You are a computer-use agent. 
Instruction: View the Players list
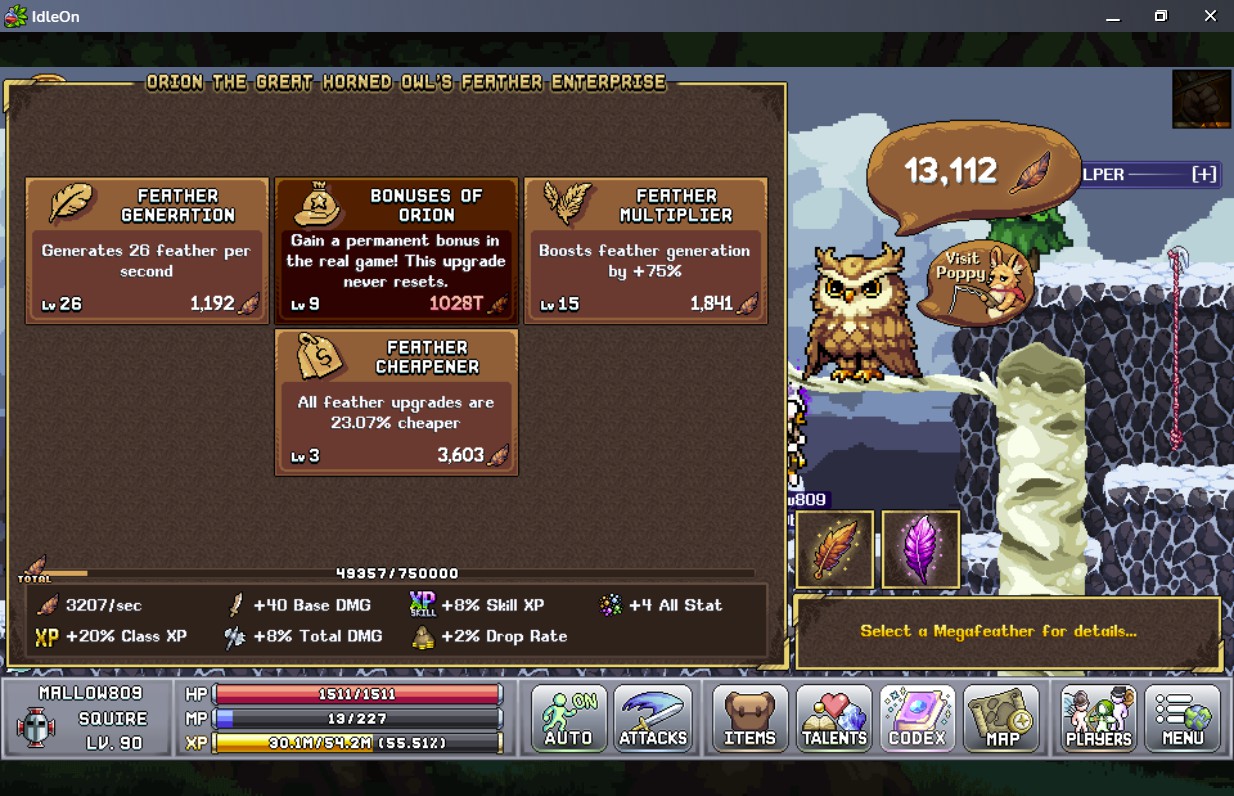click(x=1098, y=718)
